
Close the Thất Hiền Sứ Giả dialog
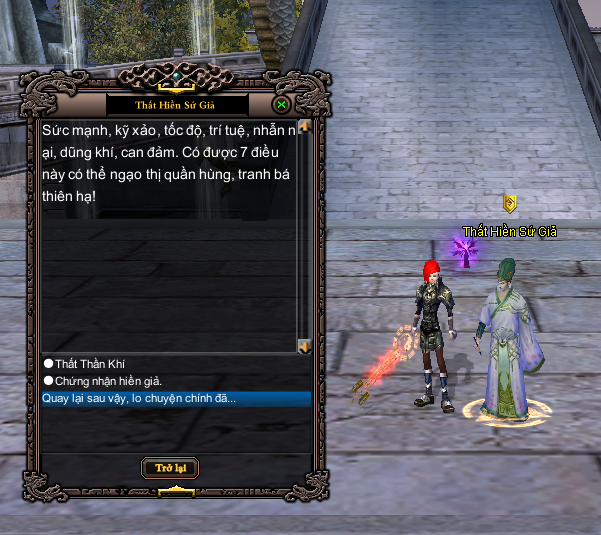click(x=282, y=104)
